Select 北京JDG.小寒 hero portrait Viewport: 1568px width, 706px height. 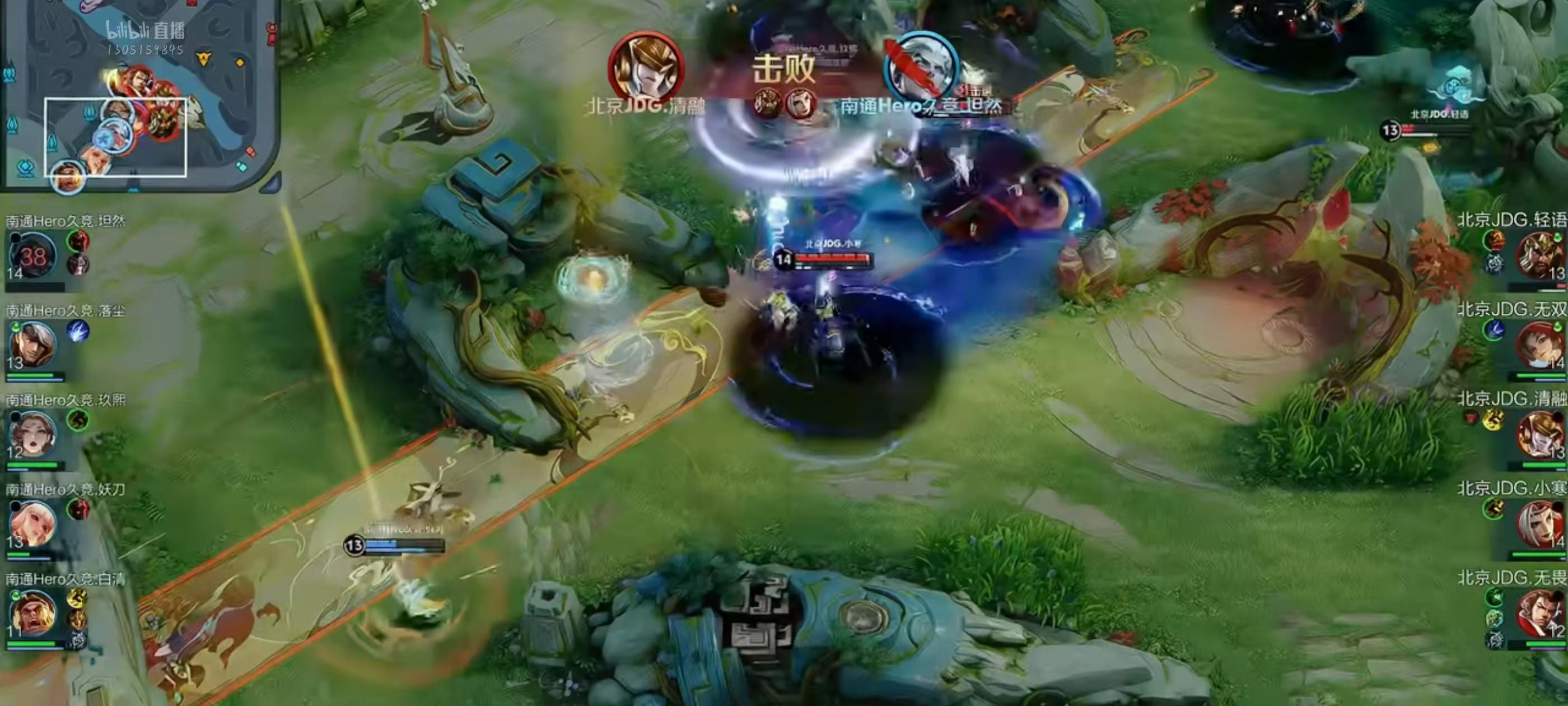pos(1540,524)
